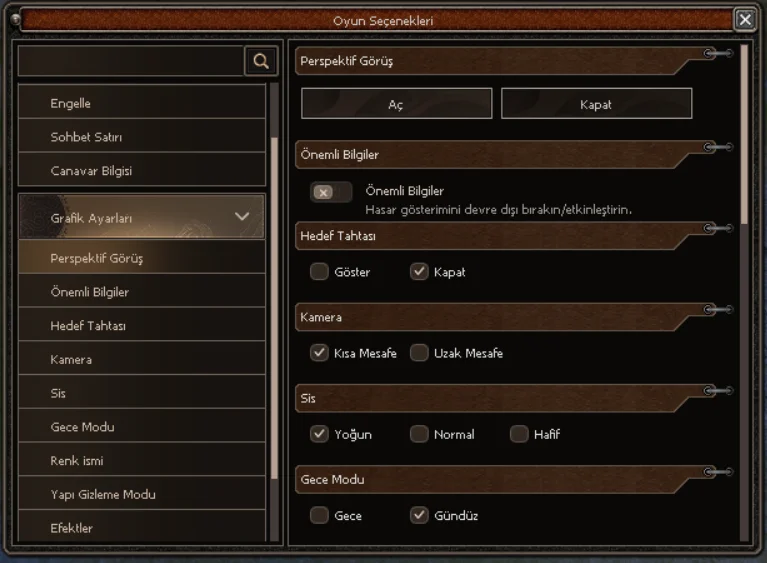Select Sohbet Satırı in the list
This screenshot has height=563, width=767.
coord(141,137)
